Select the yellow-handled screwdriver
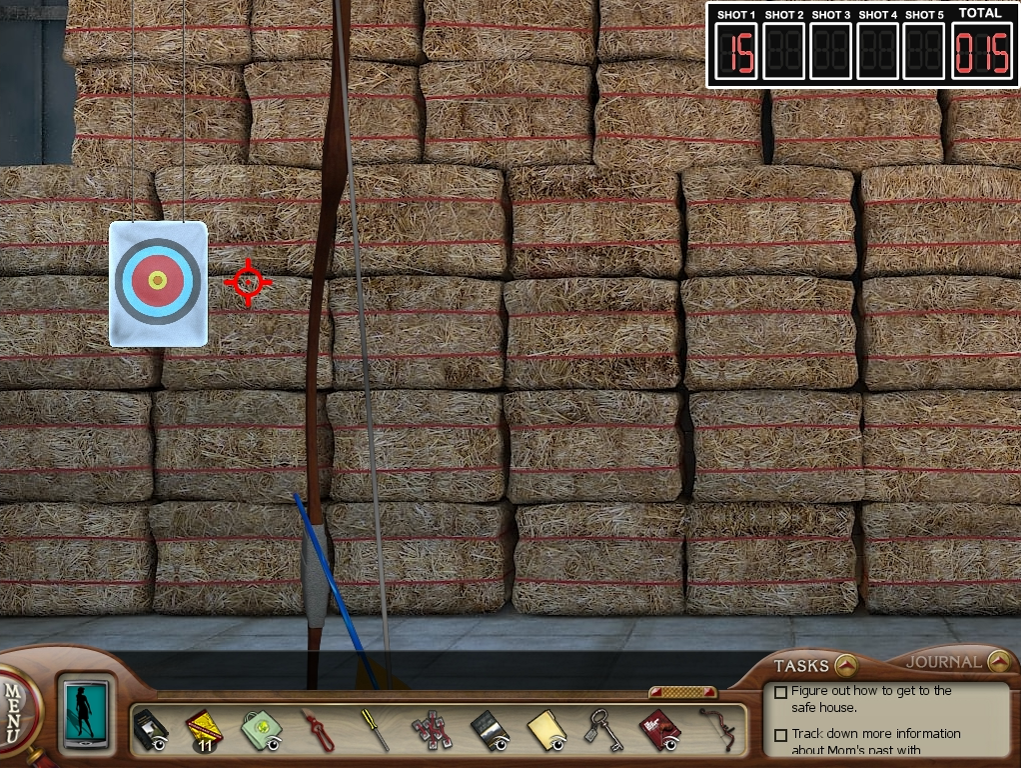 pos(375,729)
